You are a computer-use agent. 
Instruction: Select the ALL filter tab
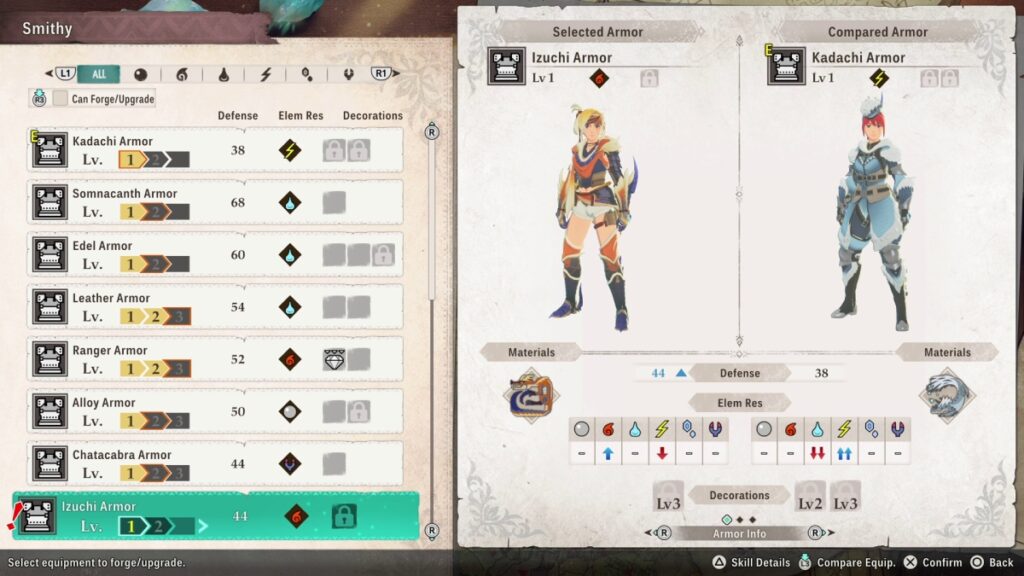99,74
